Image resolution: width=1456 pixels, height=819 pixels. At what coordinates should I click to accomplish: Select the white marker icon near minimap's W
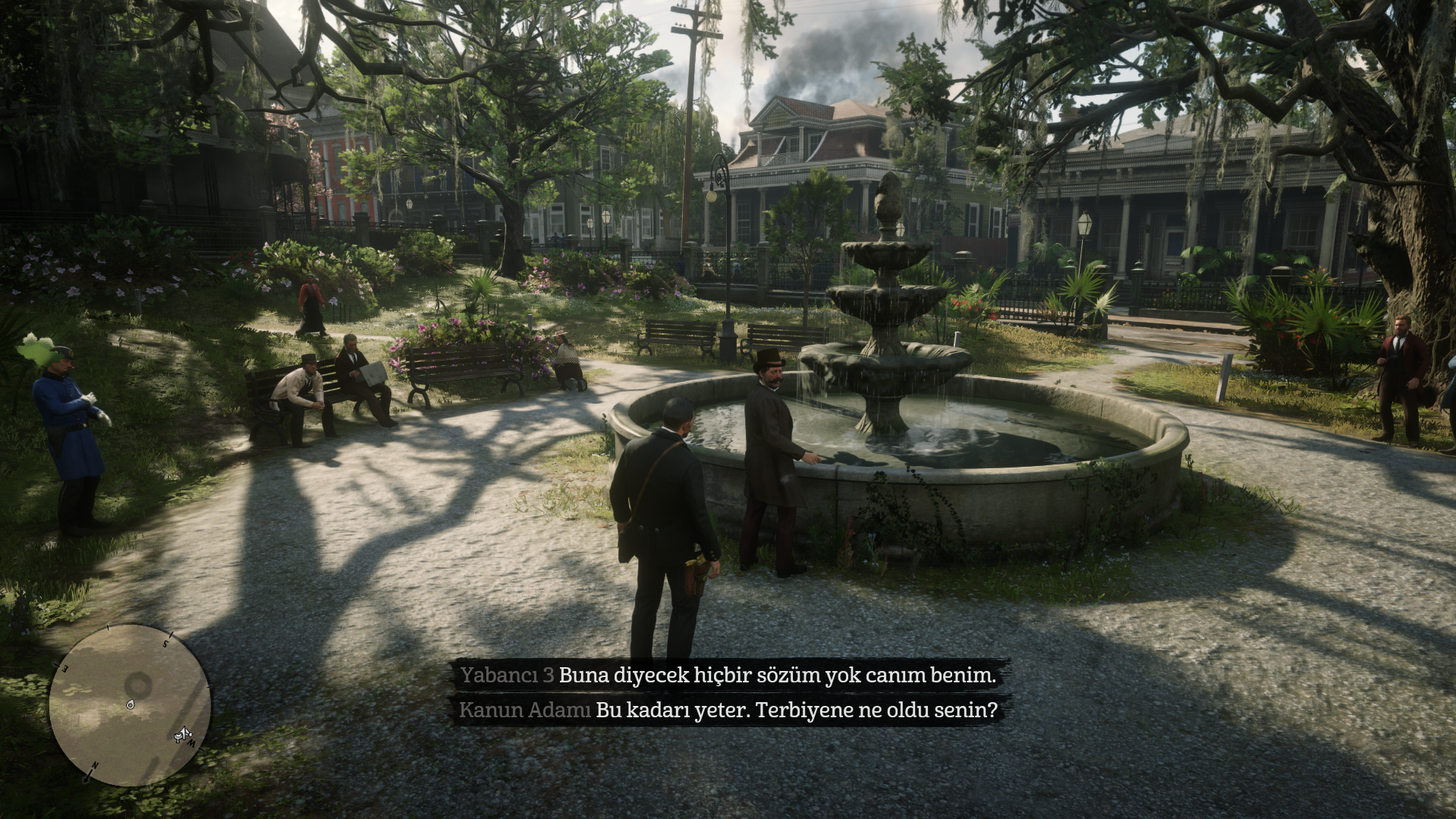[182, 734]
